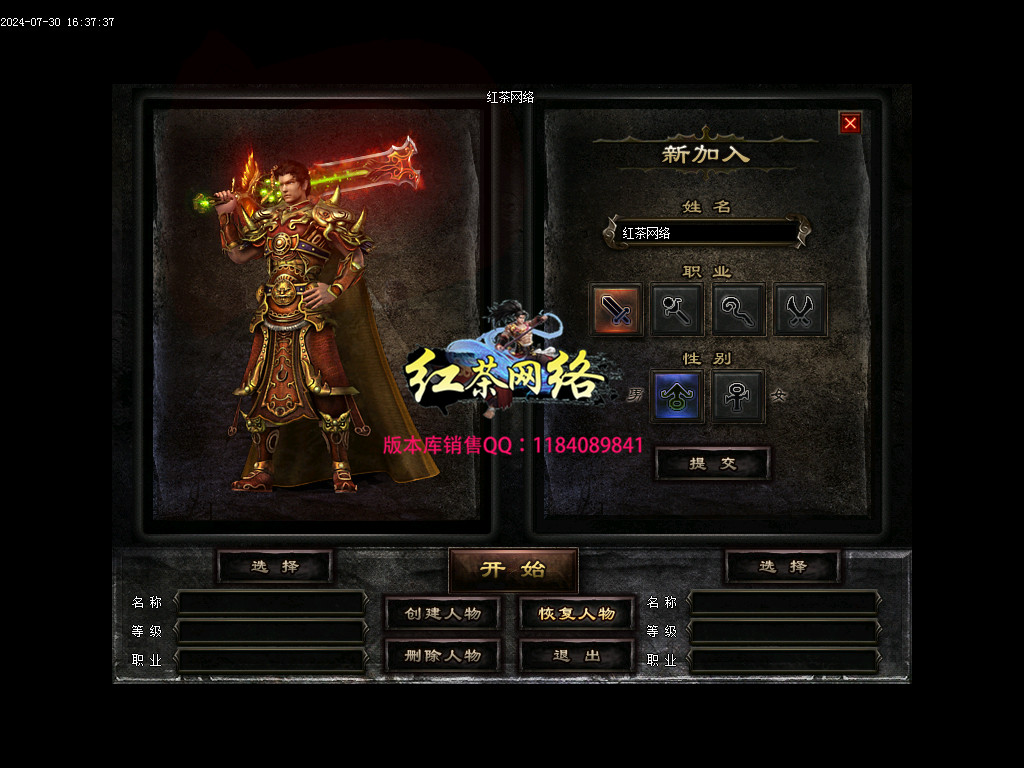Image resolution: width=1024 pixels, height=768 pixels.
Task: Click the character name input field
Action: click(706, 233)
